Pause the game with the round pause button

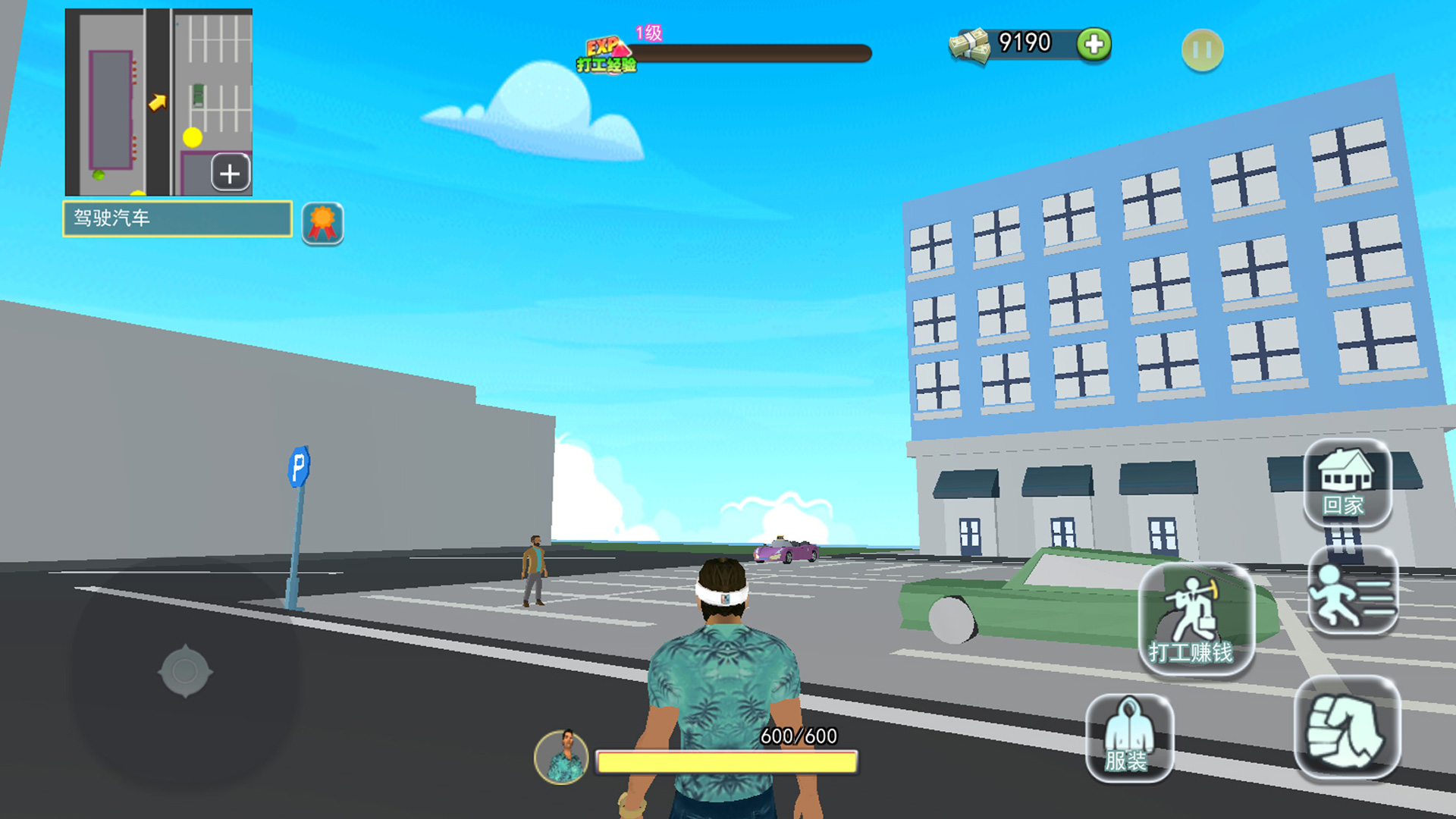[x=1202, y=51]
